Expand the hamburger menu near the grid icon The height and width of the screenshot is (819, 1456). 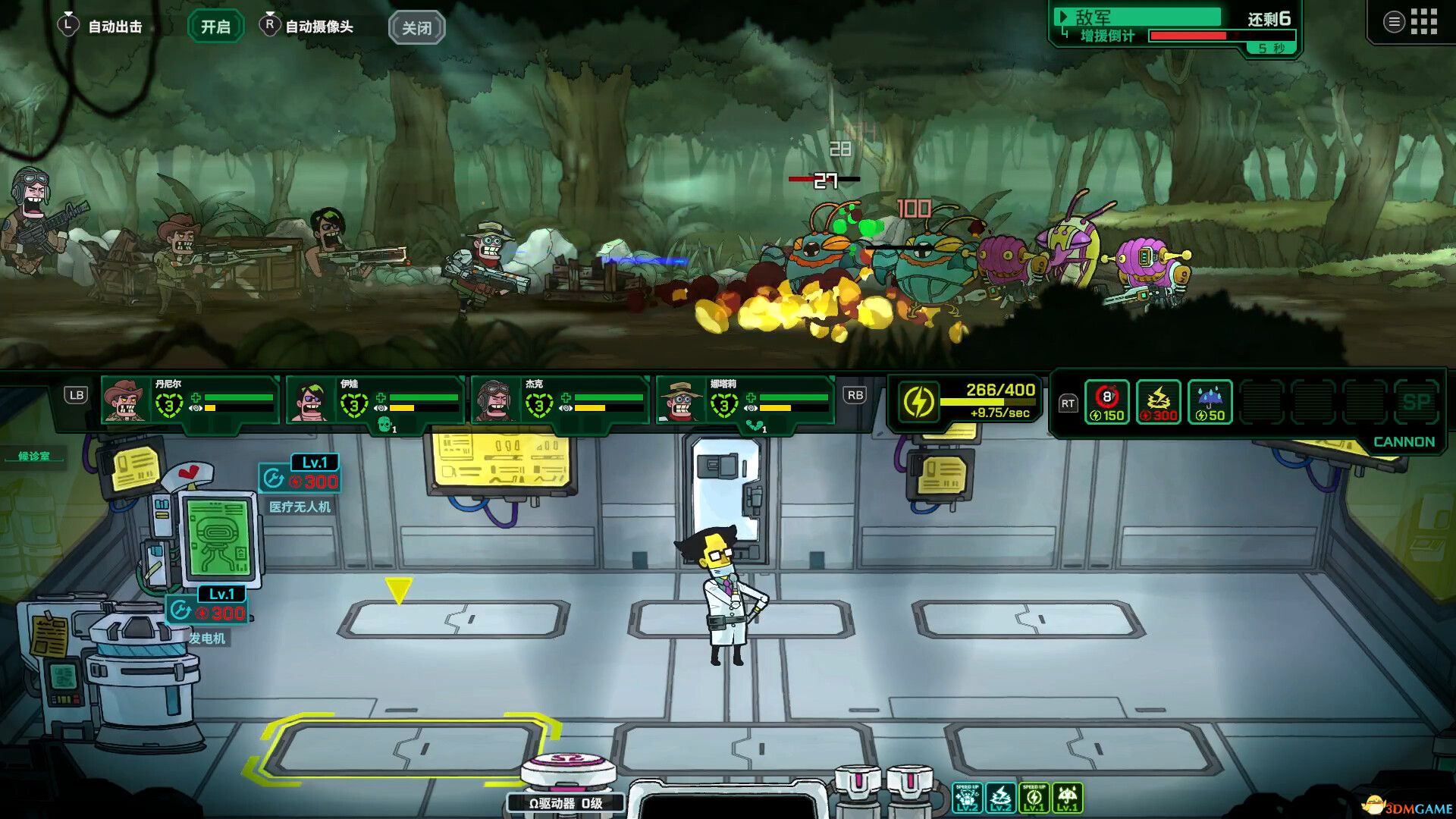pyautogui.click(x=1394, y=21)
